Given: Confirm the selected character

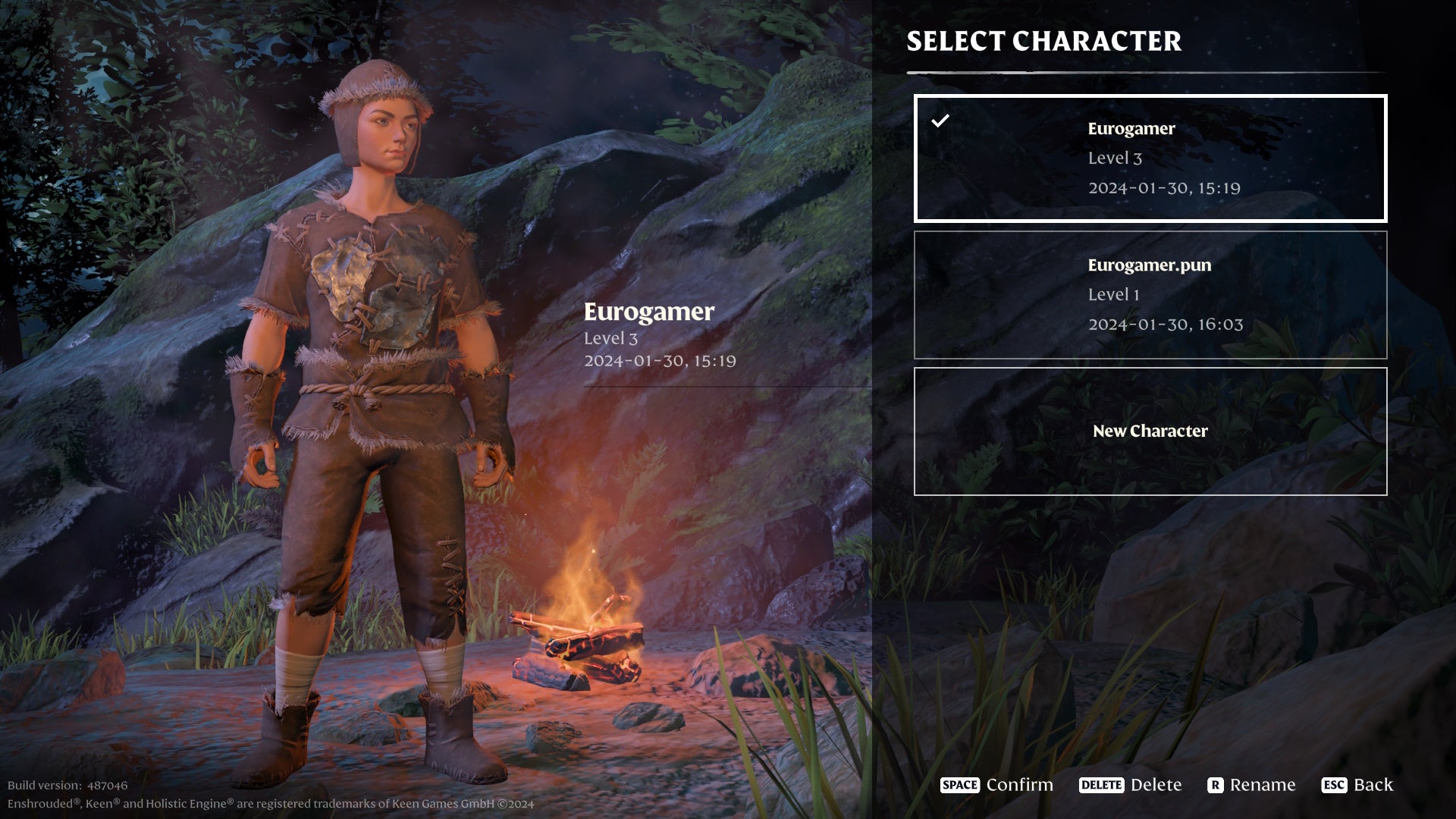Looking at the screenshot, I should point(1018,785).
